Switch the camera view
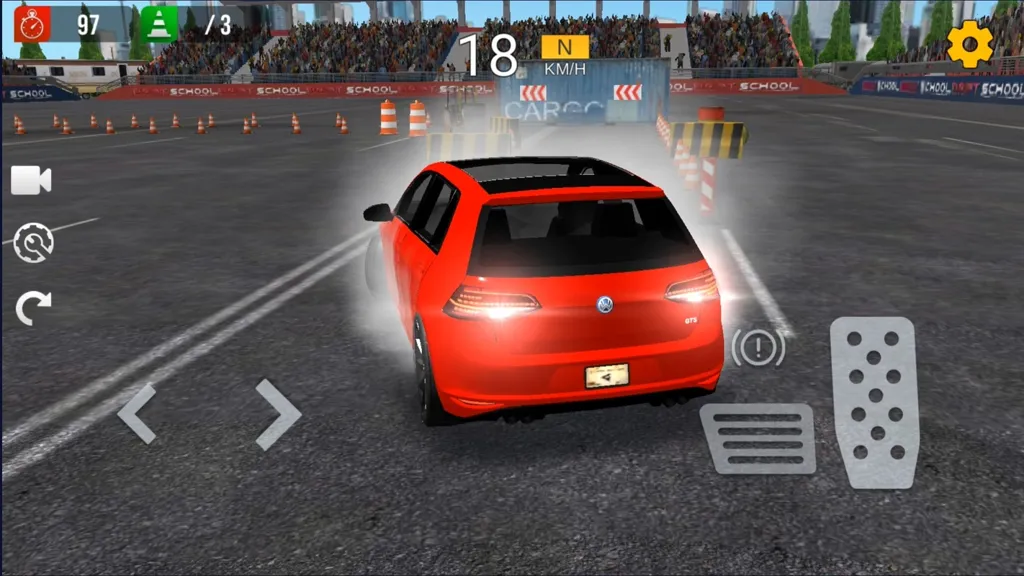 (31, 180)
